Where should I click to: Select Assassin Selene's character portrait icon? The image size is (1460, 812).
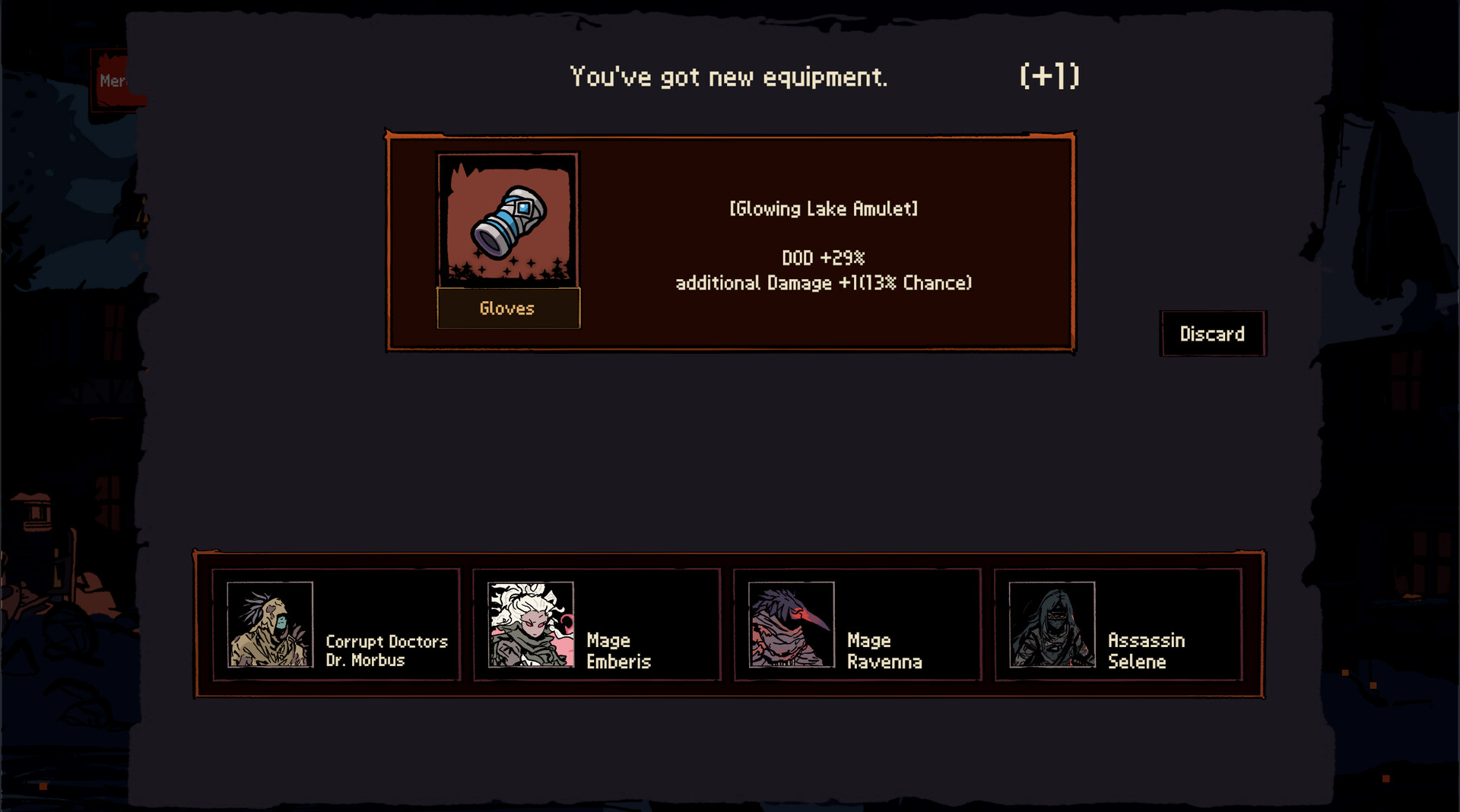[1050, 625]
